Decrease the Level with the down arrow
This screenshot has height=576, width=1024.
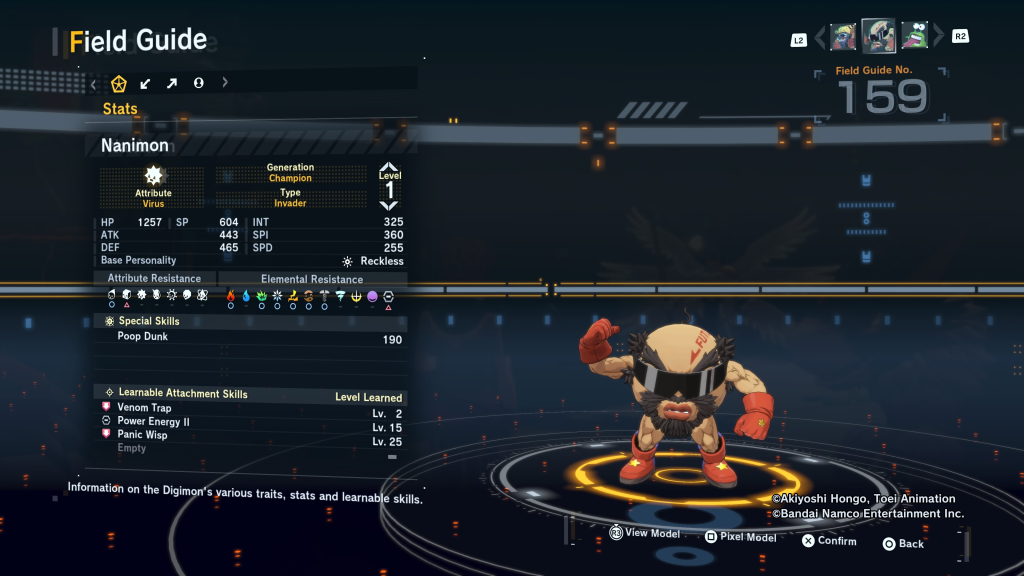point(389,204)
